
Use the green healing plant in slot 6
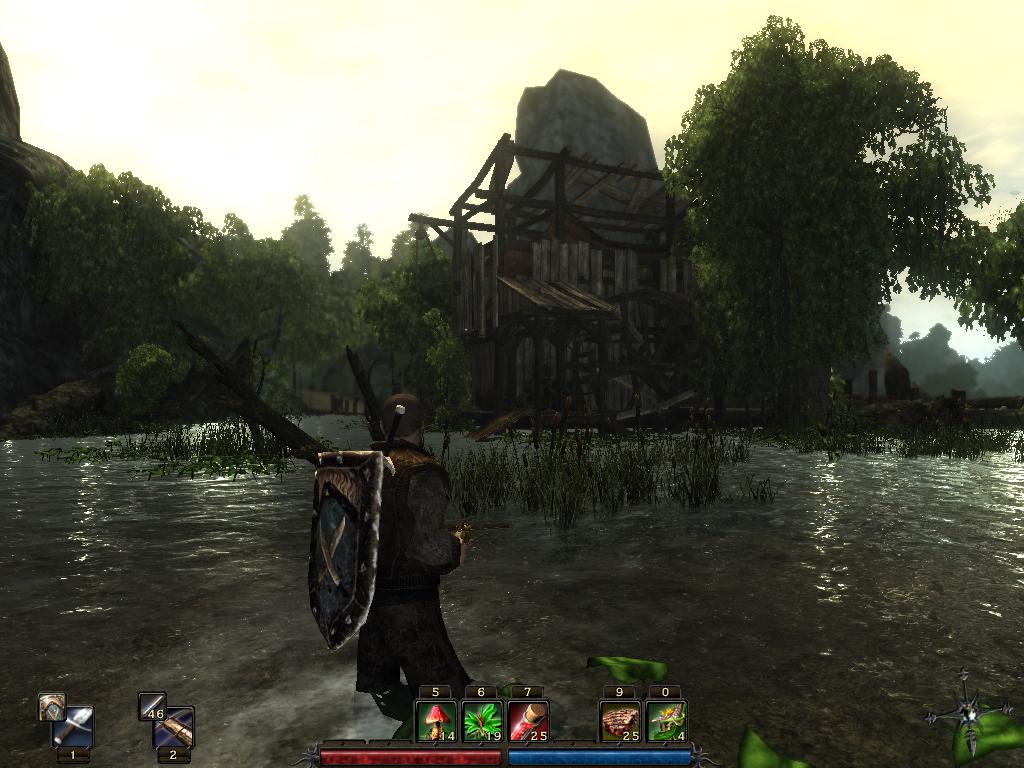point(482,721)
